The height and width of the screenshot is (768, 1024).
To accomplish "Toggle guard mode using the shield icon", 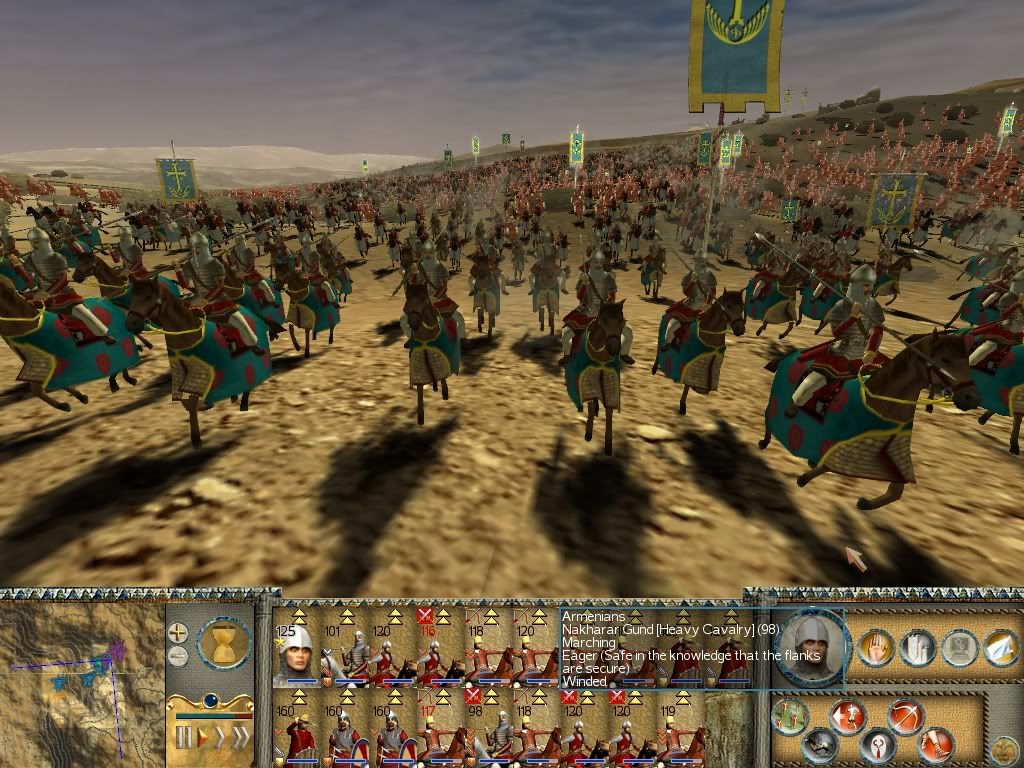I will (877, 745).
